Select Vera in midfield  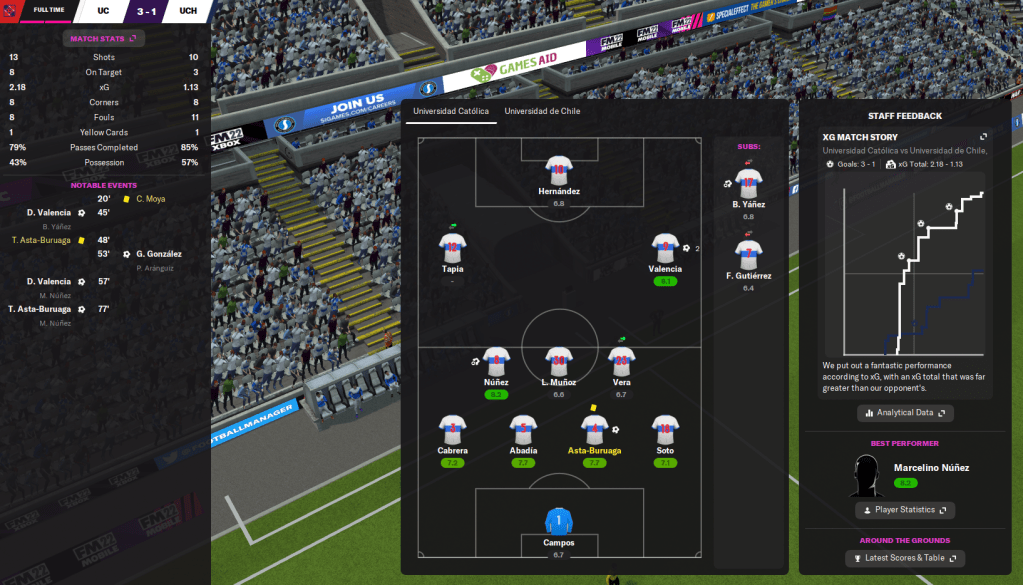621,361
